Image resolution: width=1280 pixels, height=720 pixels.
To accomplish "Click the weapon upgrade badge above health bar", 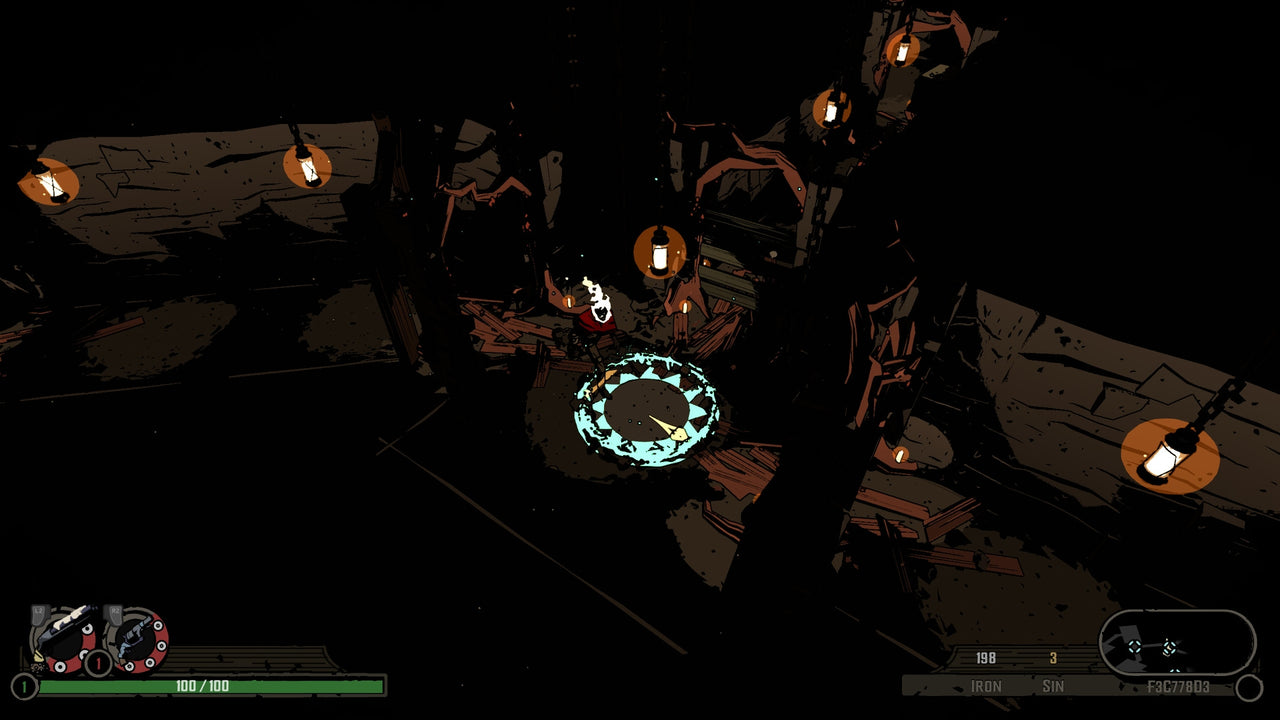I will pos(96,661).
